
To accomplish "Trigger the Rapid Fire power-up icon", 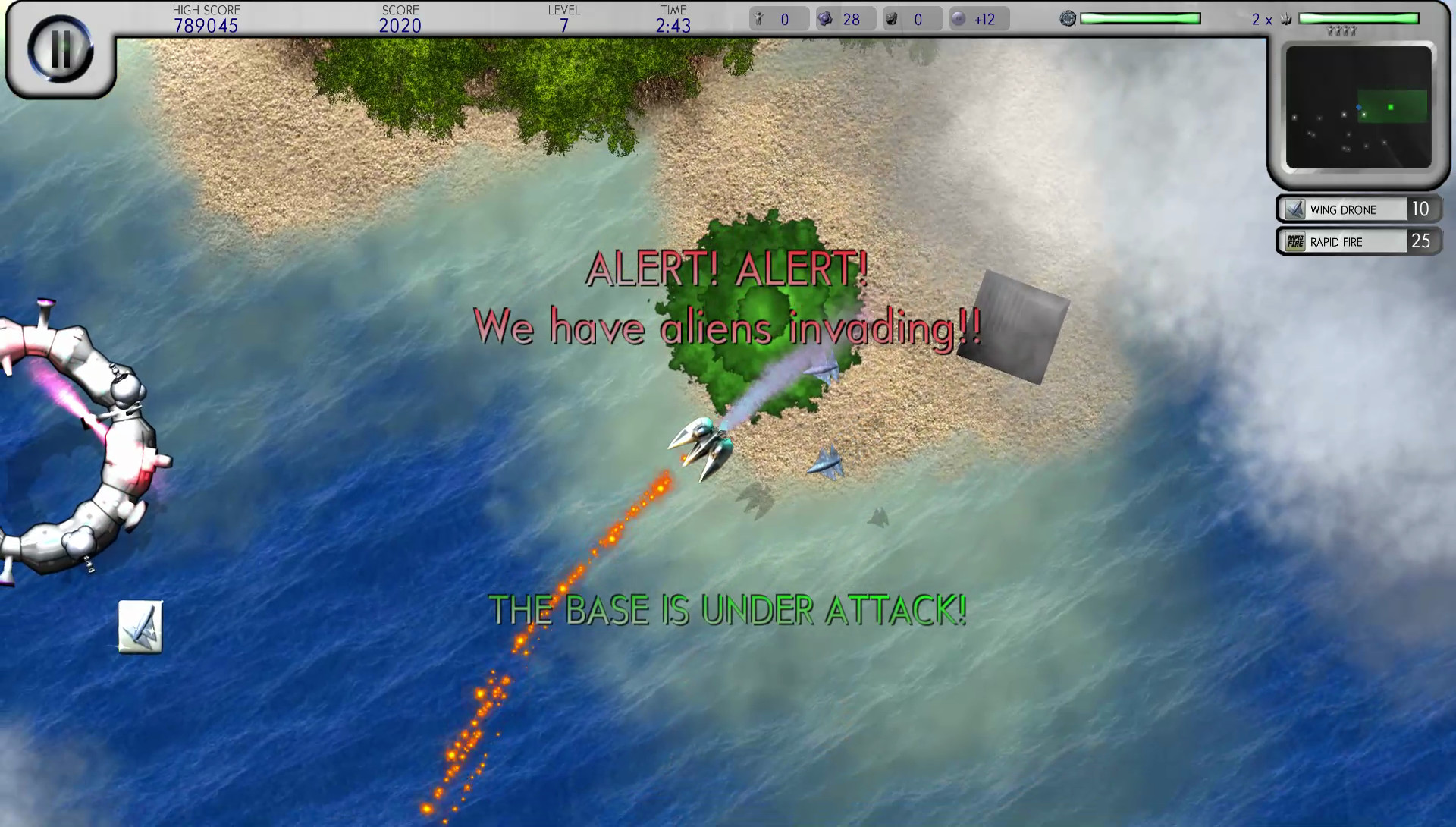I will 1294,241.
